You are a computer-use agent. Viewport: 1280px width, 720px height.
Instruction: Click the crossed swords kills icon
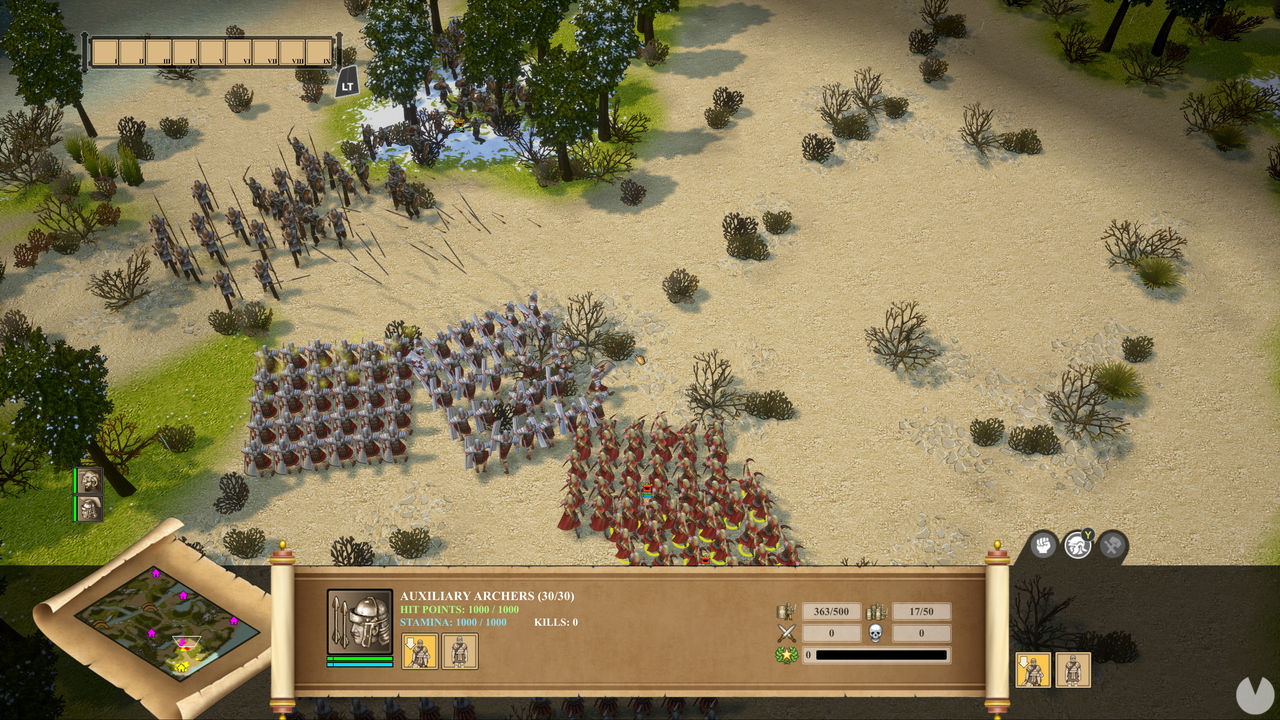pyautogui.click(x=787, y=631)
